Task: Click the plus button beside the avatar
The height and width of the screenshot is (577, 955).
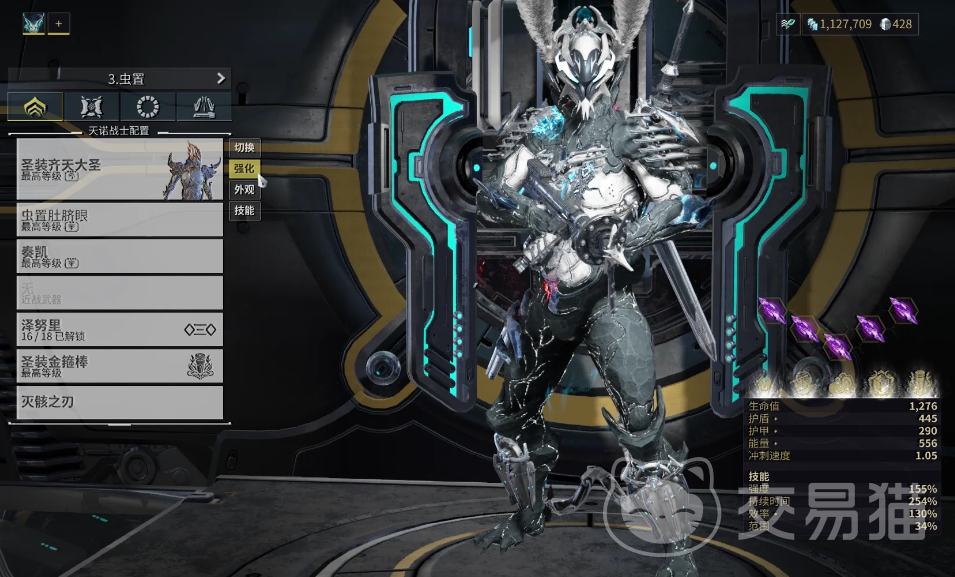Action: [59, 23]
